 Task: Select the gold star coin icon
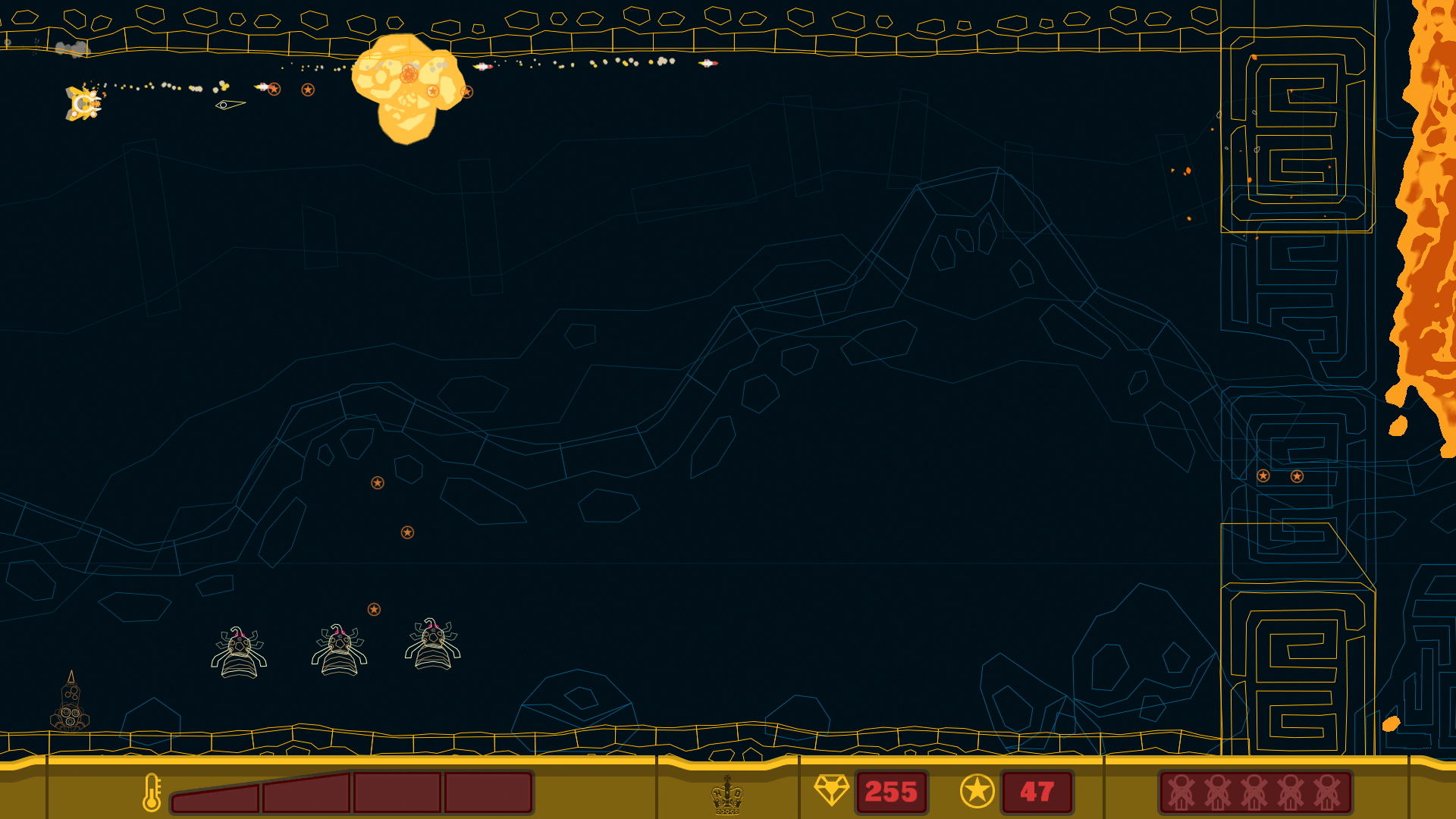(977, 792)
